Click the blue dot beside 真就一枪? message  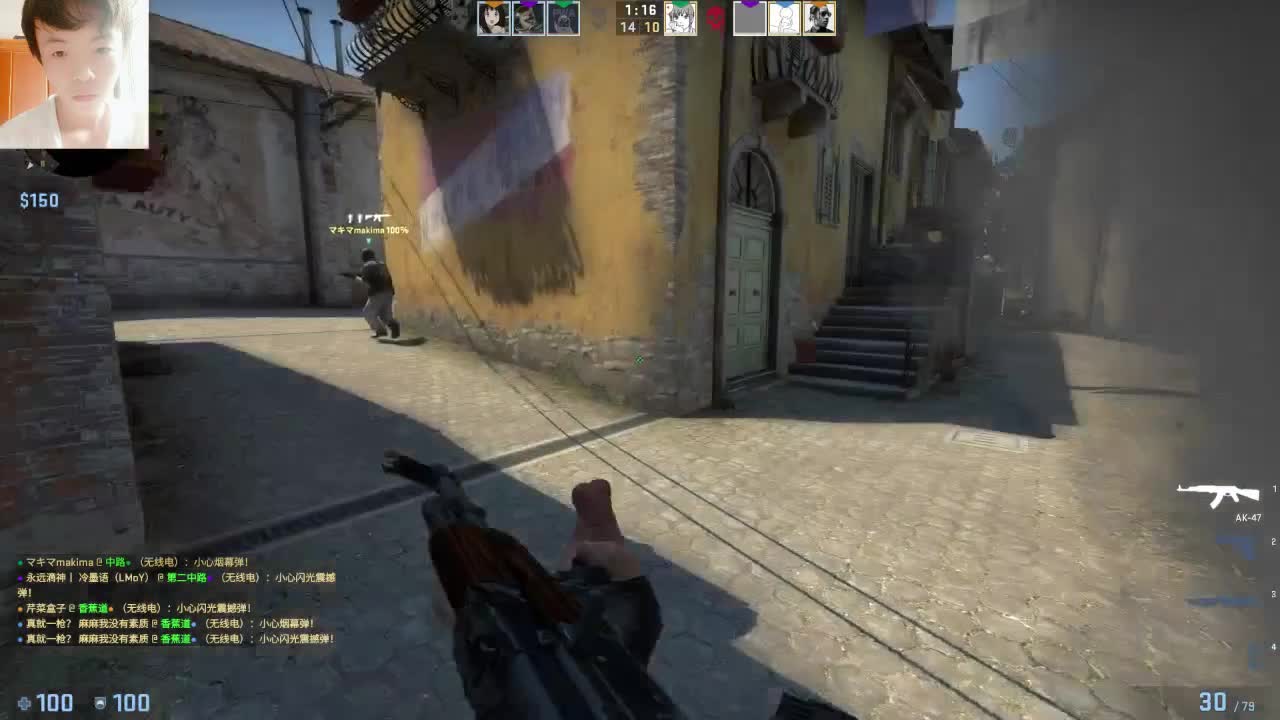coord(18,623)
